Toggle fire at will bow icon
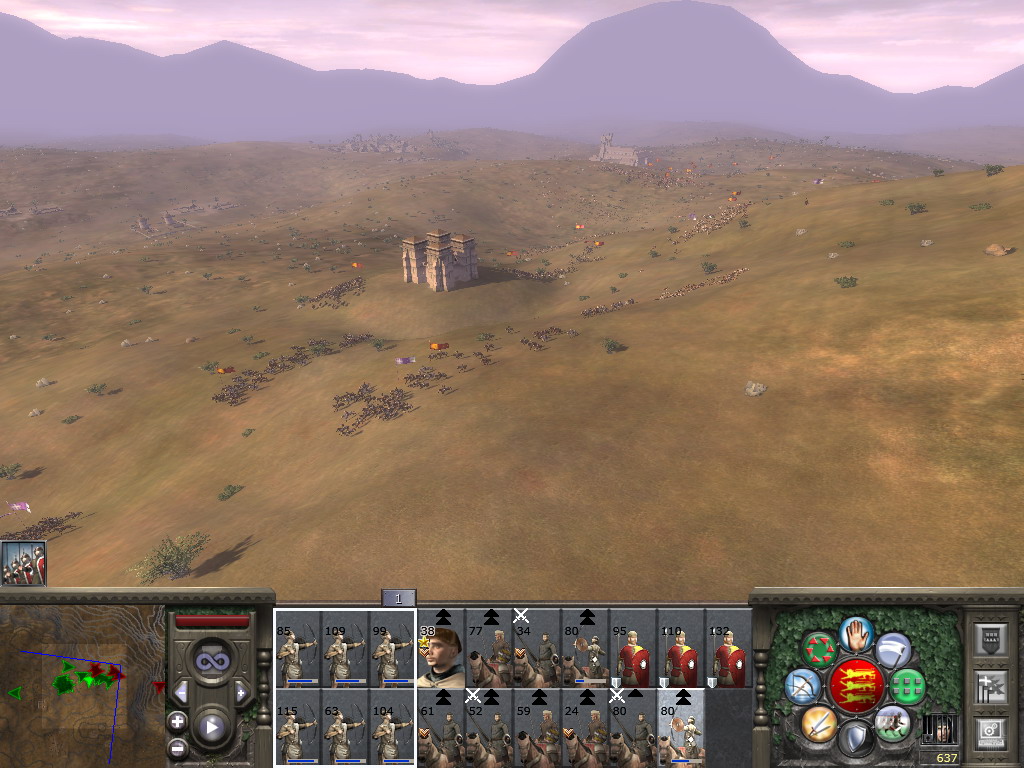1024x768 pixels. point(802,686)
